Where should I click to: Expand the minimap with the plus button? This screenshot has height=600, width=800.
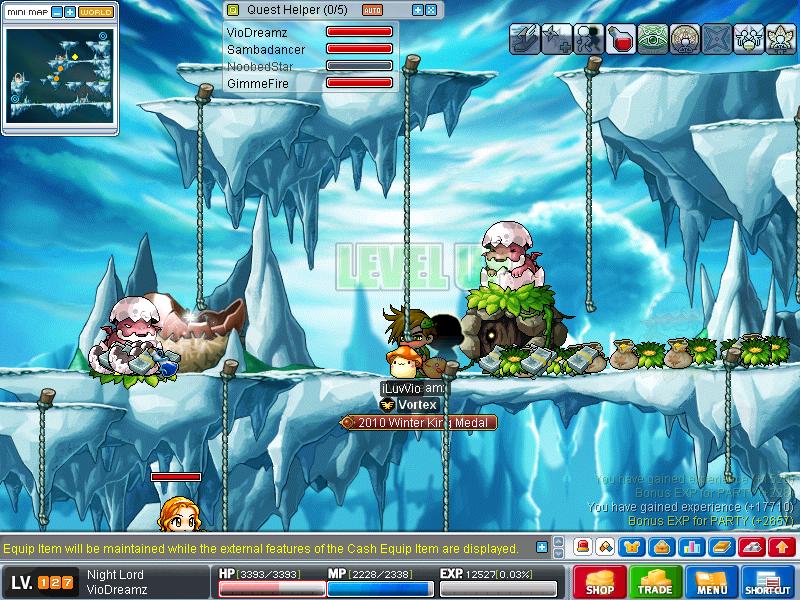click(x=70, y=13)
